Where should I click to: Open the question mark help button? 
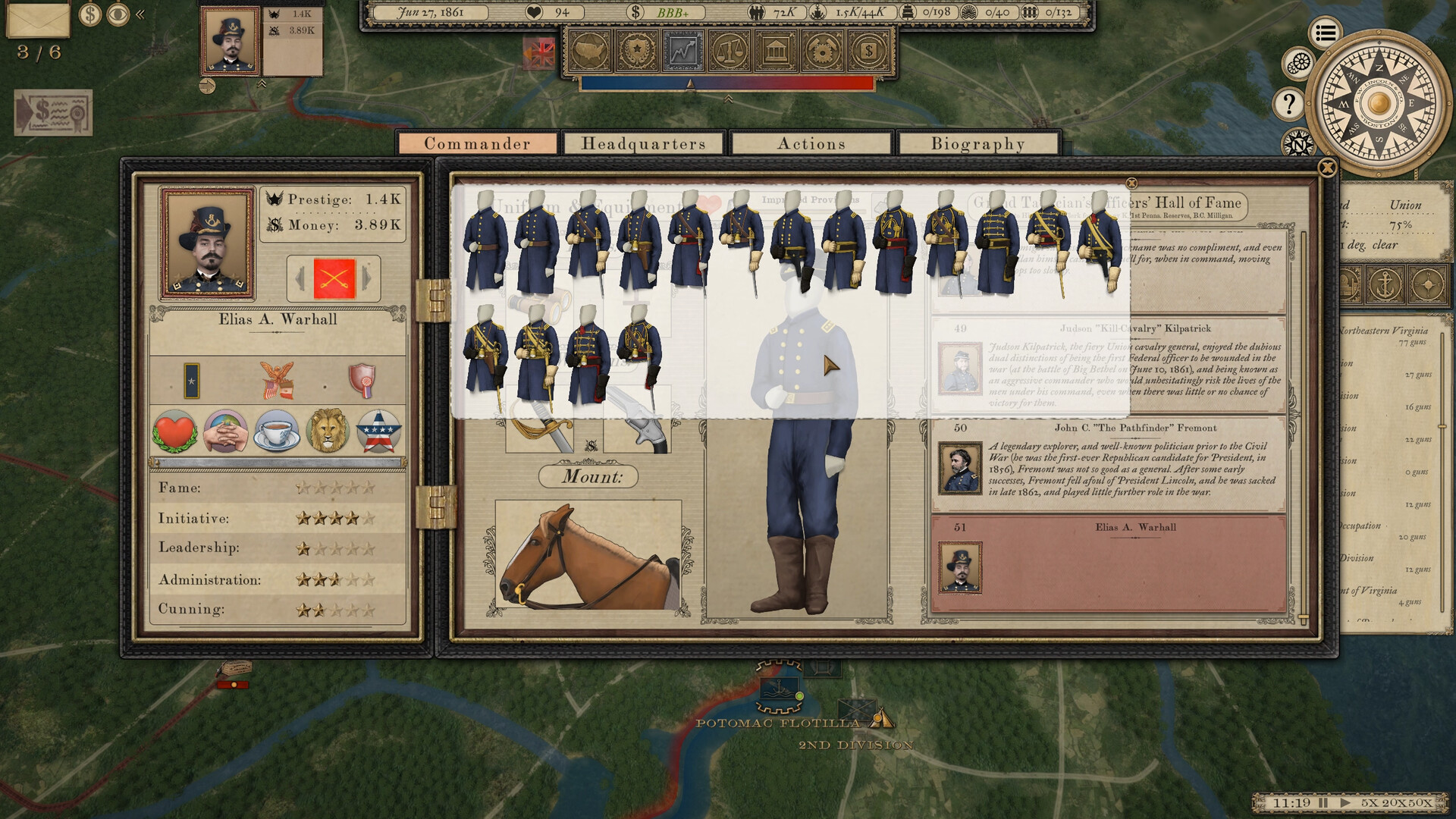click(1288, 104)
